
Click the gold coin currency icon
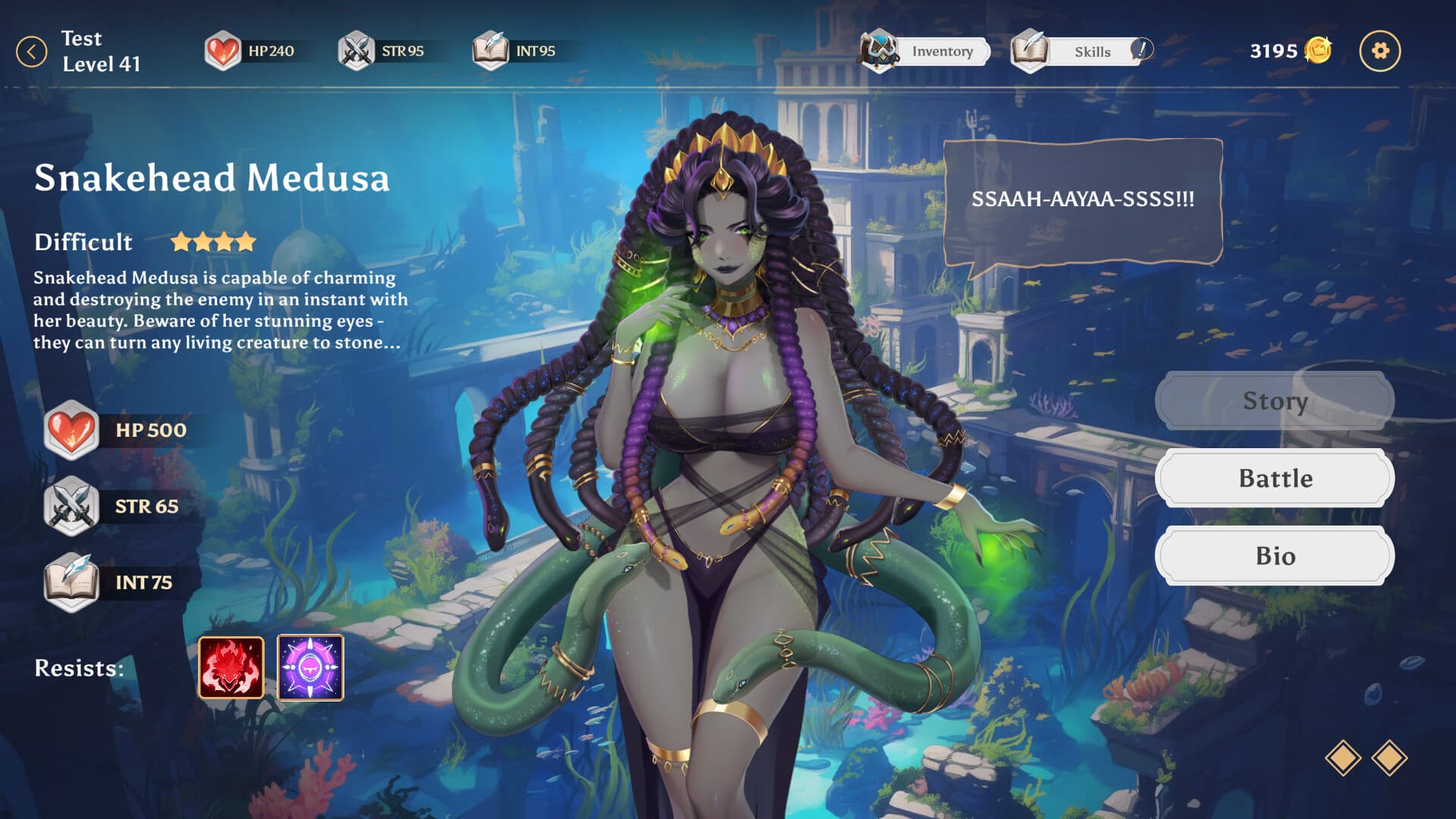(1318, 51)
